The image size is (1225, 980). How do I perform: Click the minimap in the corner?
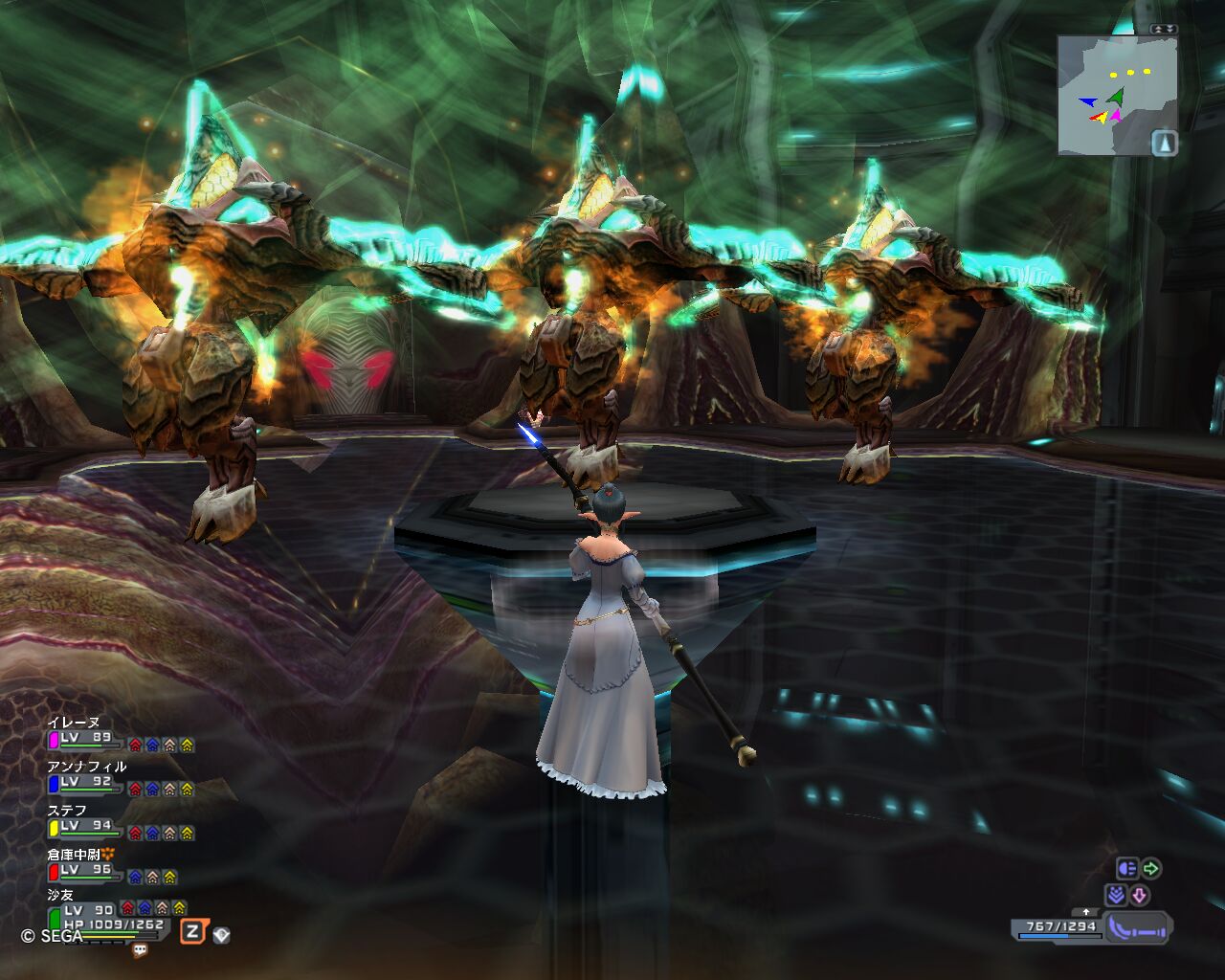(1116, 95)
